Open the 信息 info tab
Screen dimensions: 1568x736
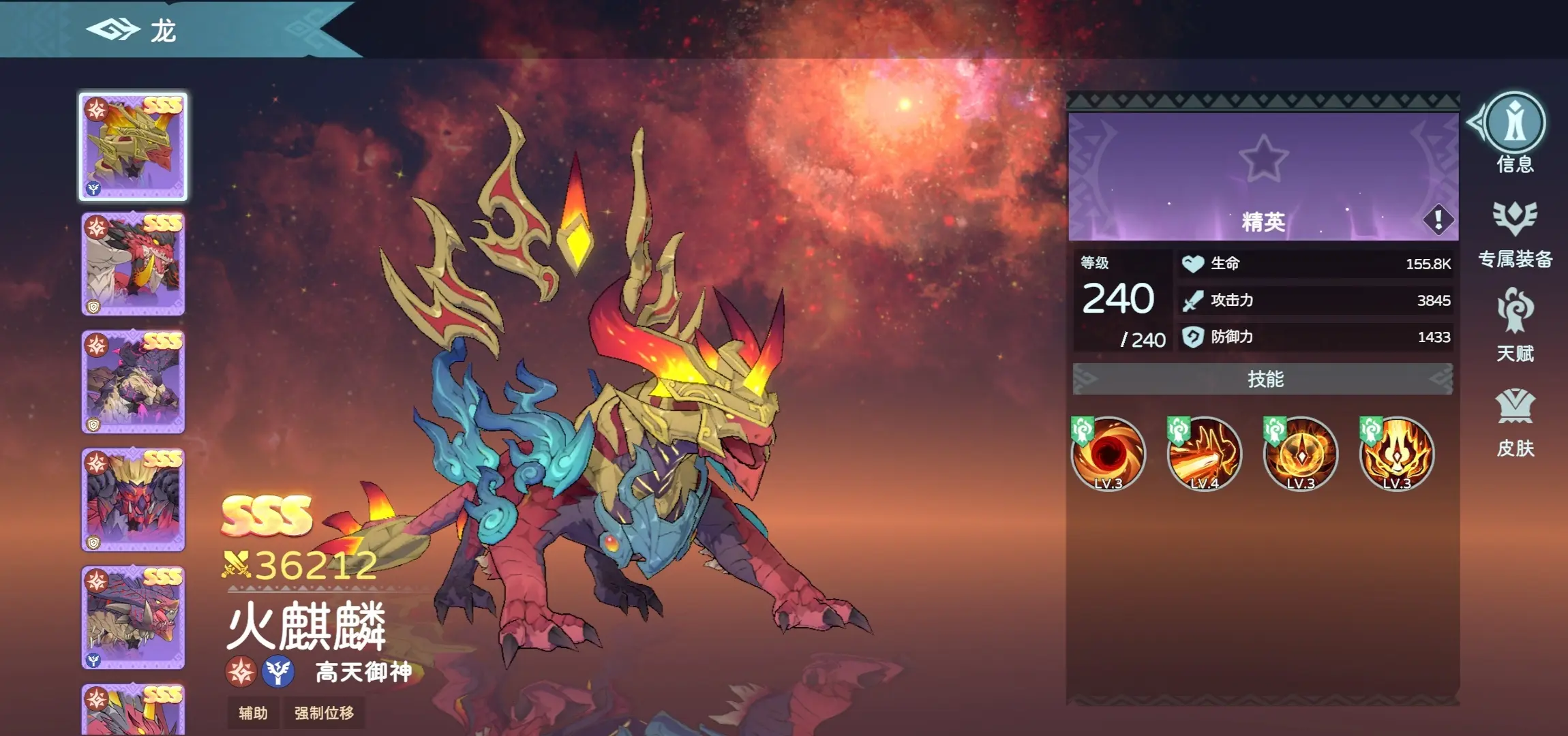(1514, 124)
